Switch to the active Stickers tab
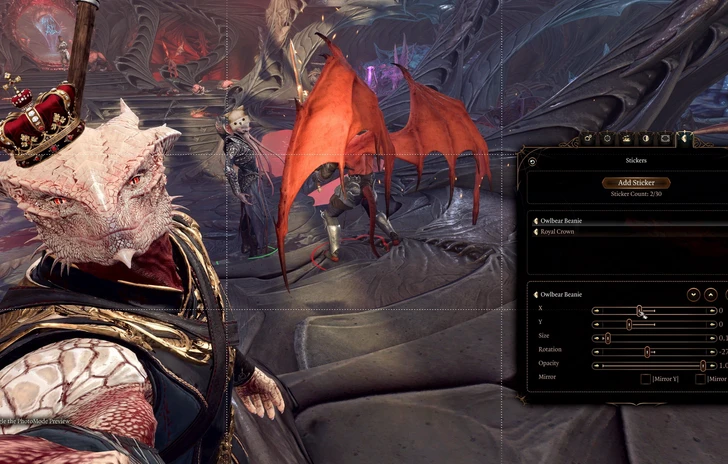Image resolution: width=728 pixels, height=464 pixels. (684, 139)
